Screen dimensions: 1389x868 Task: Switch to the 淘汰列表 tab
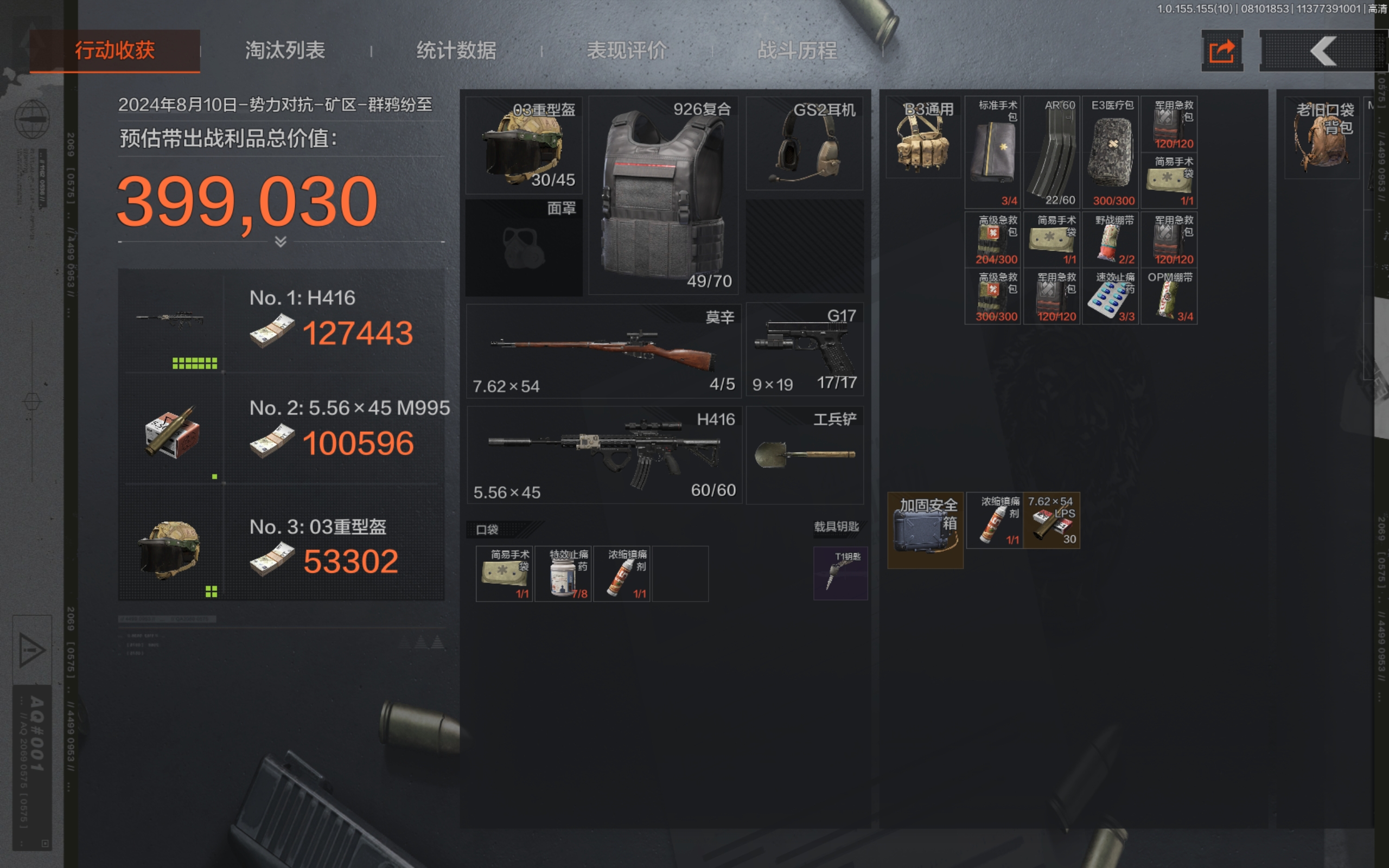click(x=284, y=50)
